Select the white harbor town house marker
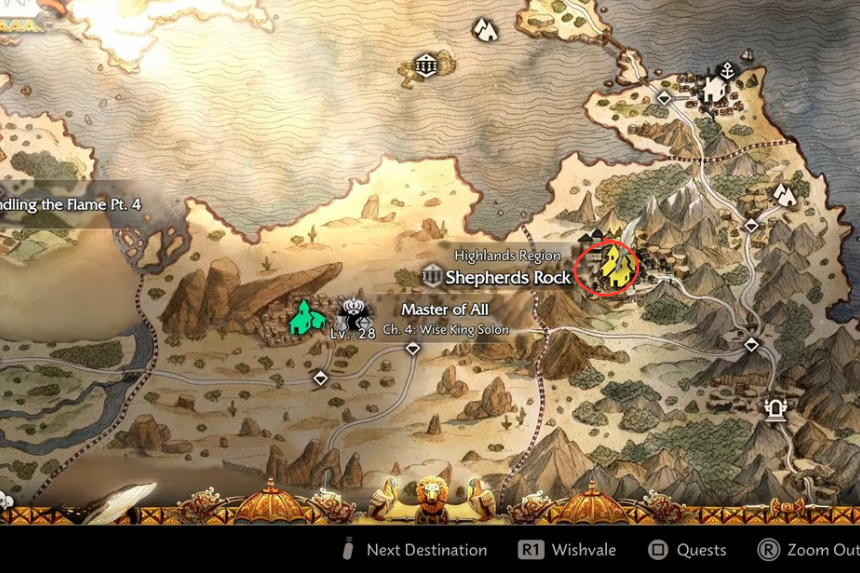This screenshot has width=860, height=573. tap(713, 92)
